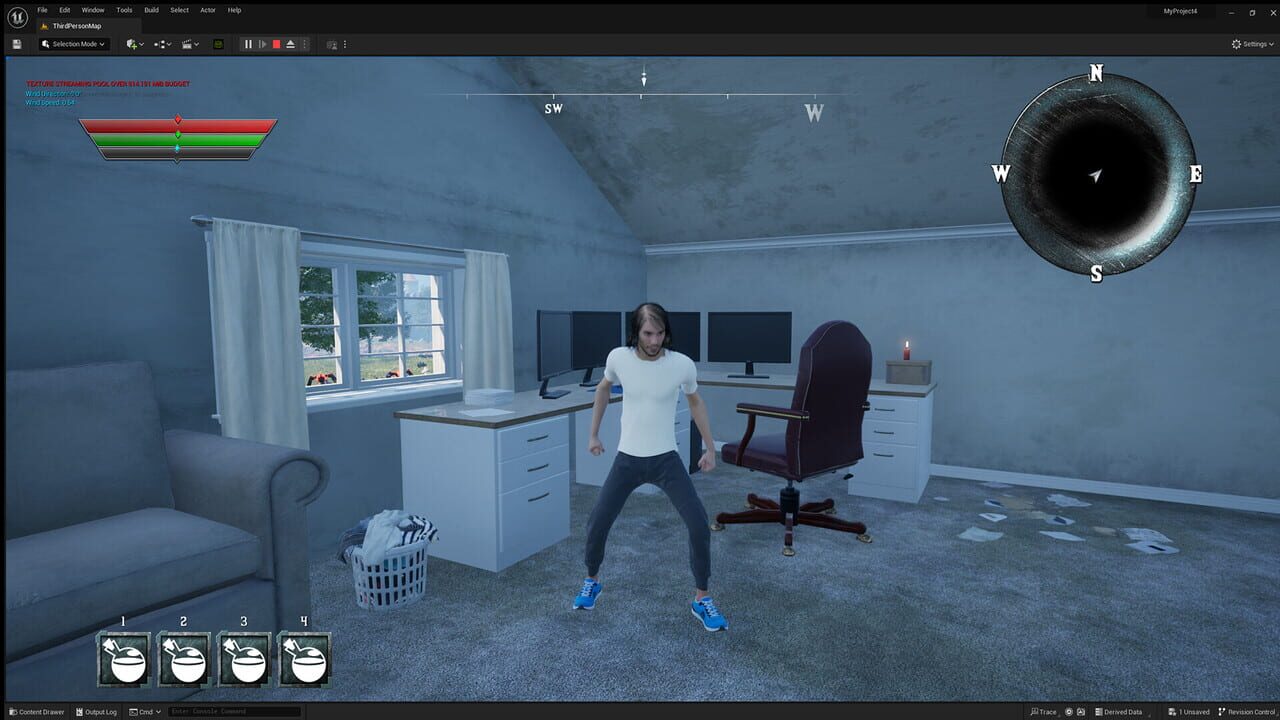Eject from the player-controlled pawn

[x=290, y=44]
